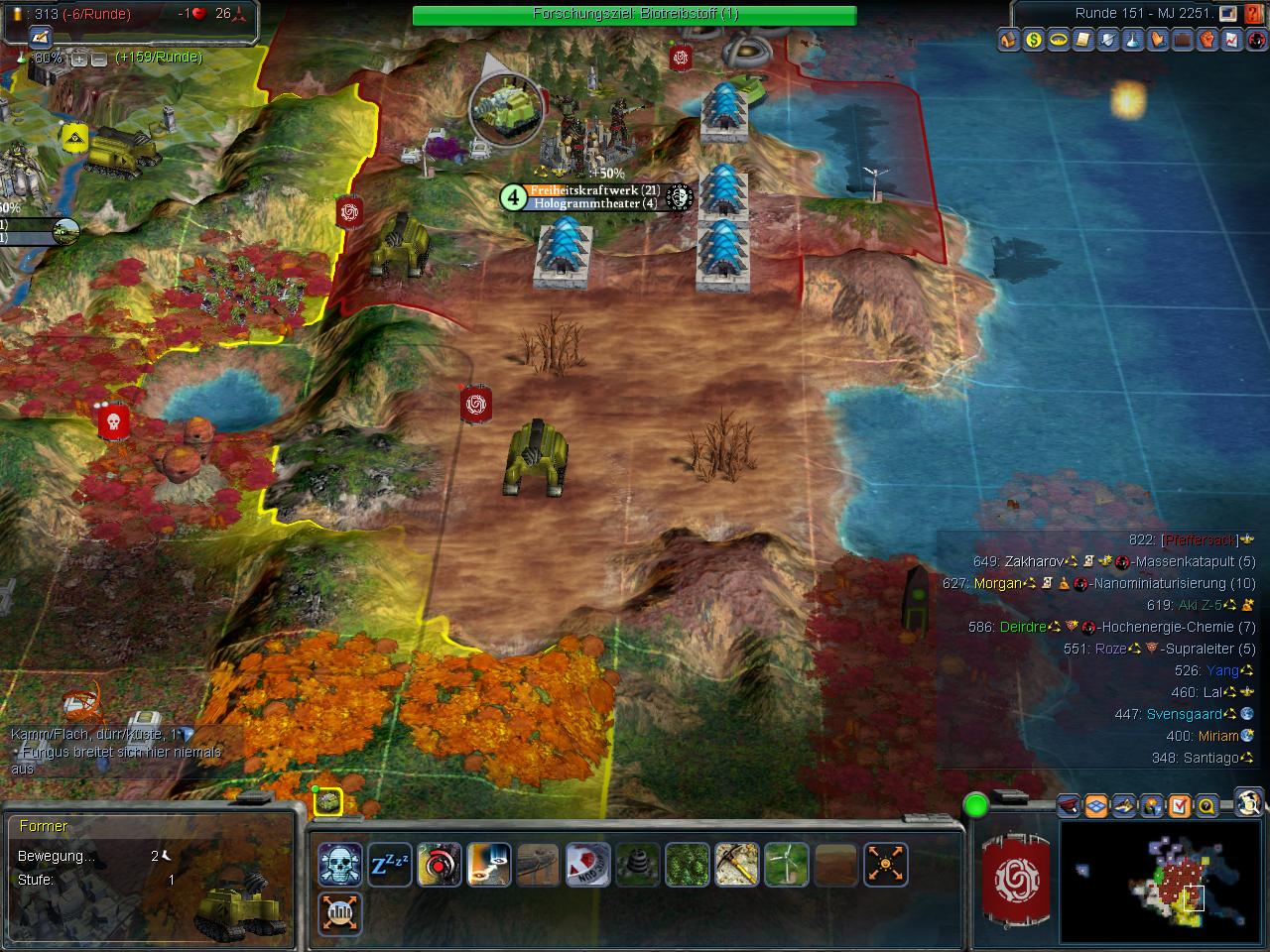
Task: Click the green end turn button
Action: 976,804
